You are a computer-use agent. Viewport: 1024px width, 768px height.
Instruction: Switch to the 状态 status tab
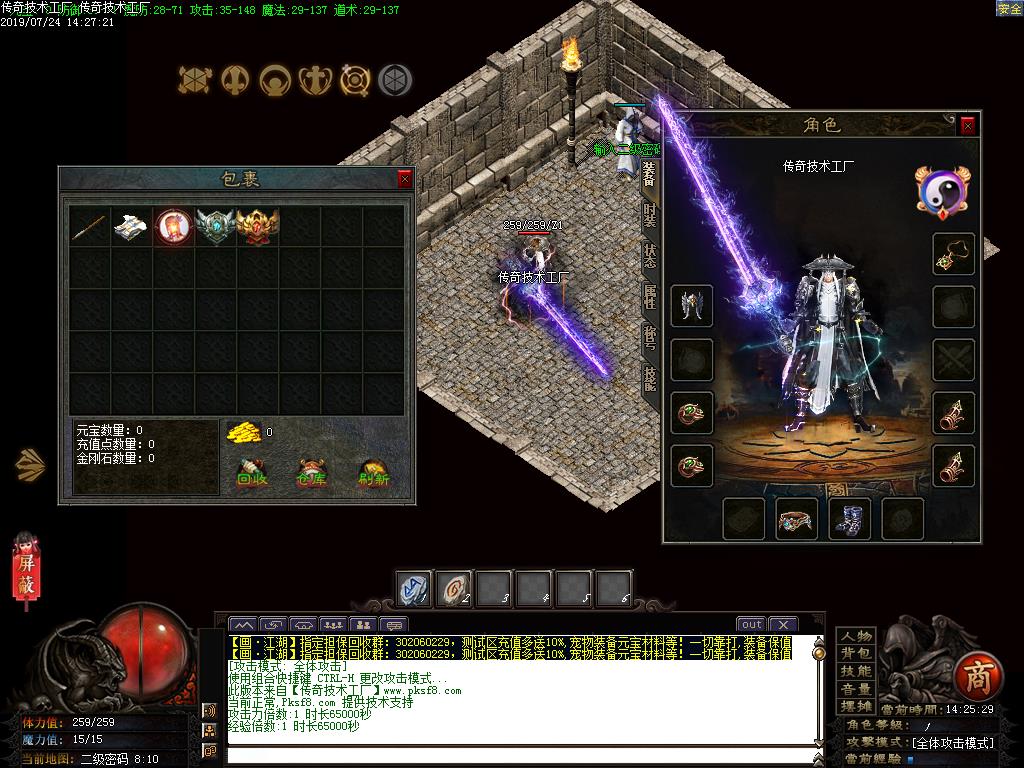pos(650,257)
